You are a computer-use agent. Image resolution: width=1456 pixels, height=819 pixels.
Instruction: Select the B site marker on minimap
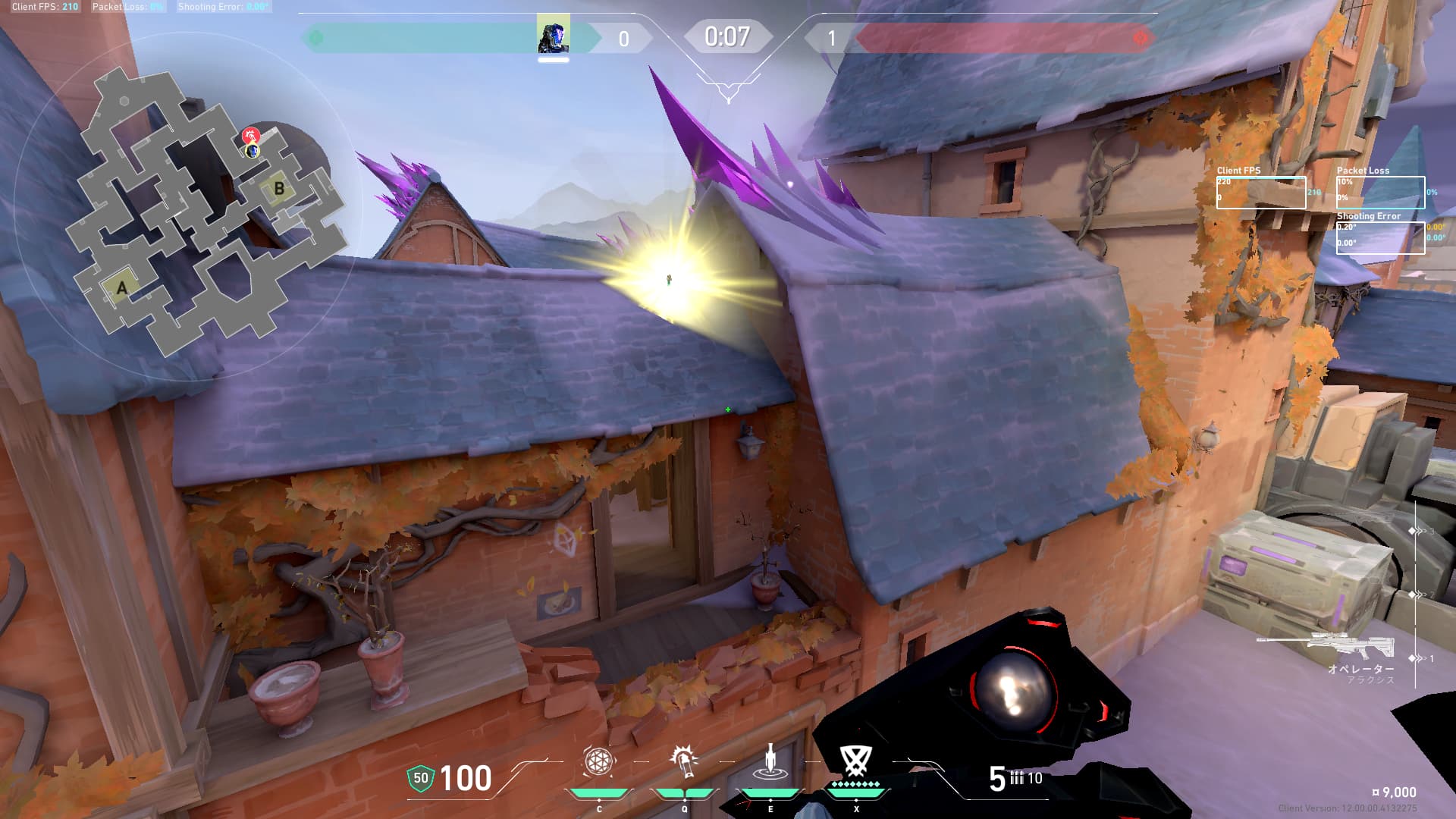point(278,187)
